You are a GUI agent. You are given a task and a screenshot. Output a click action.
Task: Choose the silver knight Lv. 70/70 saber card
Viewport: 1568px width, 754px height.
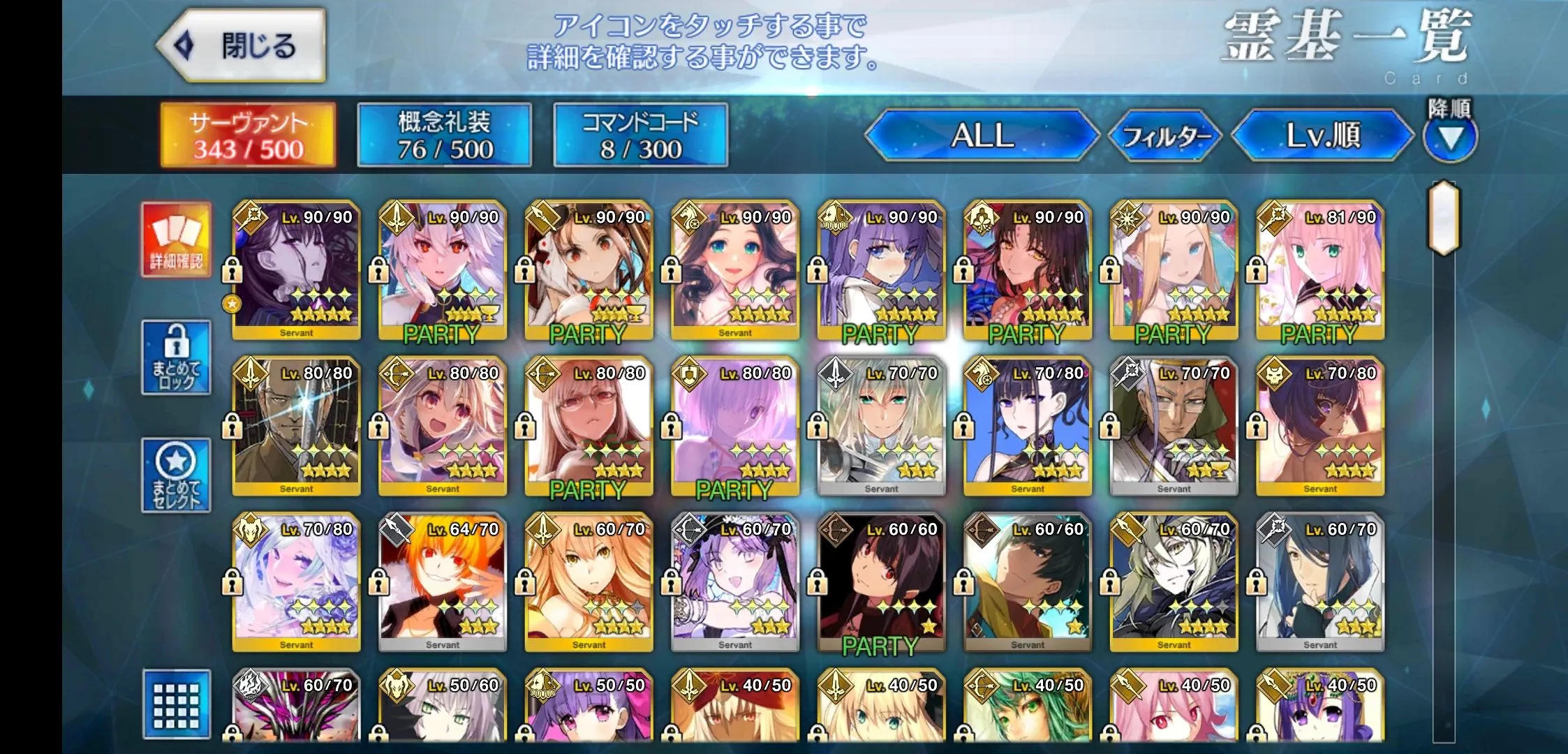[x=881, y=427]
